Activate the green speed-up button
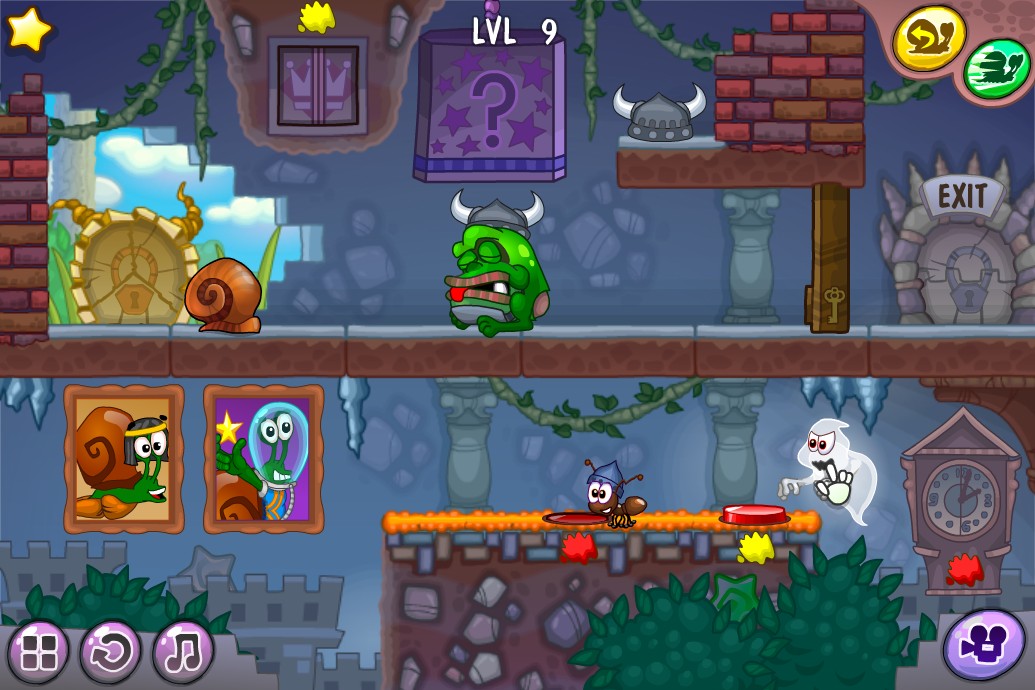1035x690 pixels. 996,68
